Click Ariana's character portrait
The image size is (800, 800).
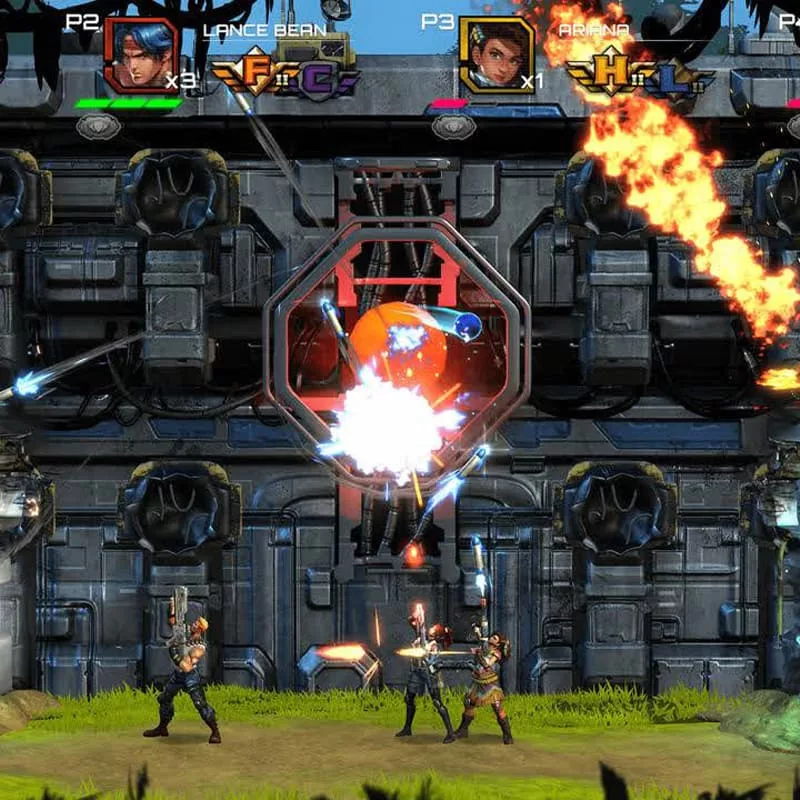[x=497, y=55]
